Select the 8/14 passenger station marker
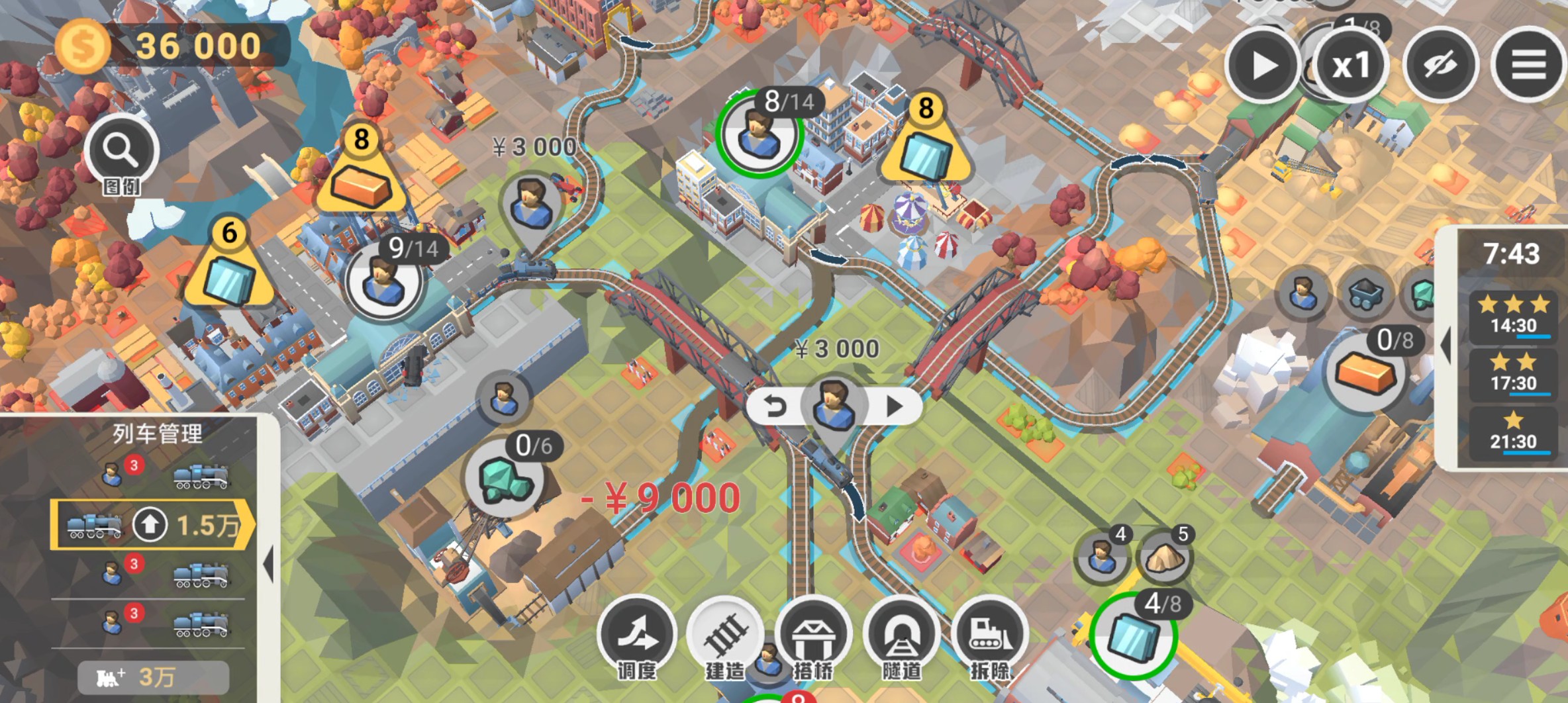Screen dimensions: 1568x703 758,134
